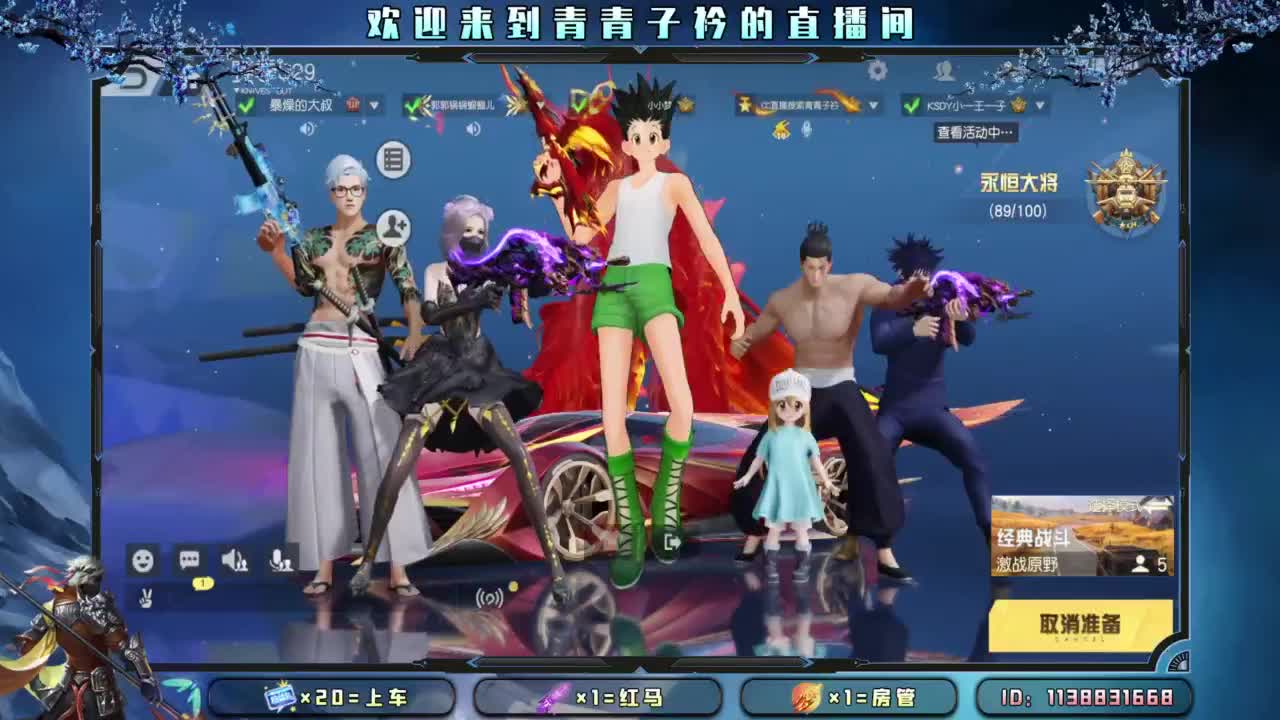
Task: Tap the victory hand gesture emote
Action: pos(146,598)
